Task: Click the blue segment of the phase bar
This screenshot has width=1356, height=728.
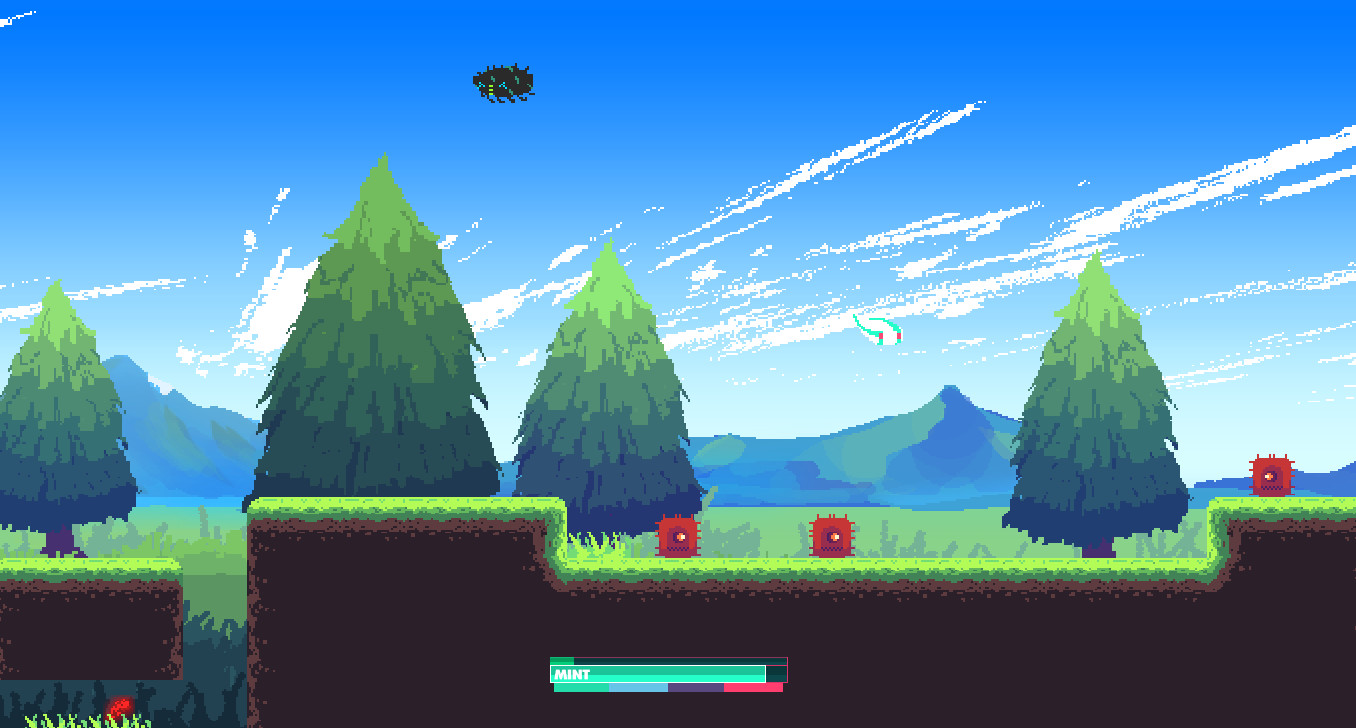Action: [x=639, y=687]
